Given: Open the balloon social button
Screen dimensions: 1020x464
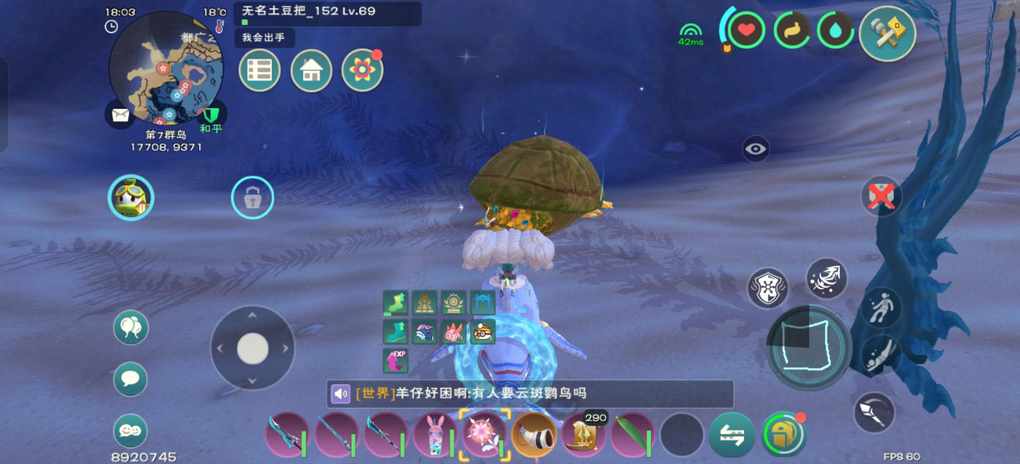Looking at the screenshot, I should (x=130, y=327).
